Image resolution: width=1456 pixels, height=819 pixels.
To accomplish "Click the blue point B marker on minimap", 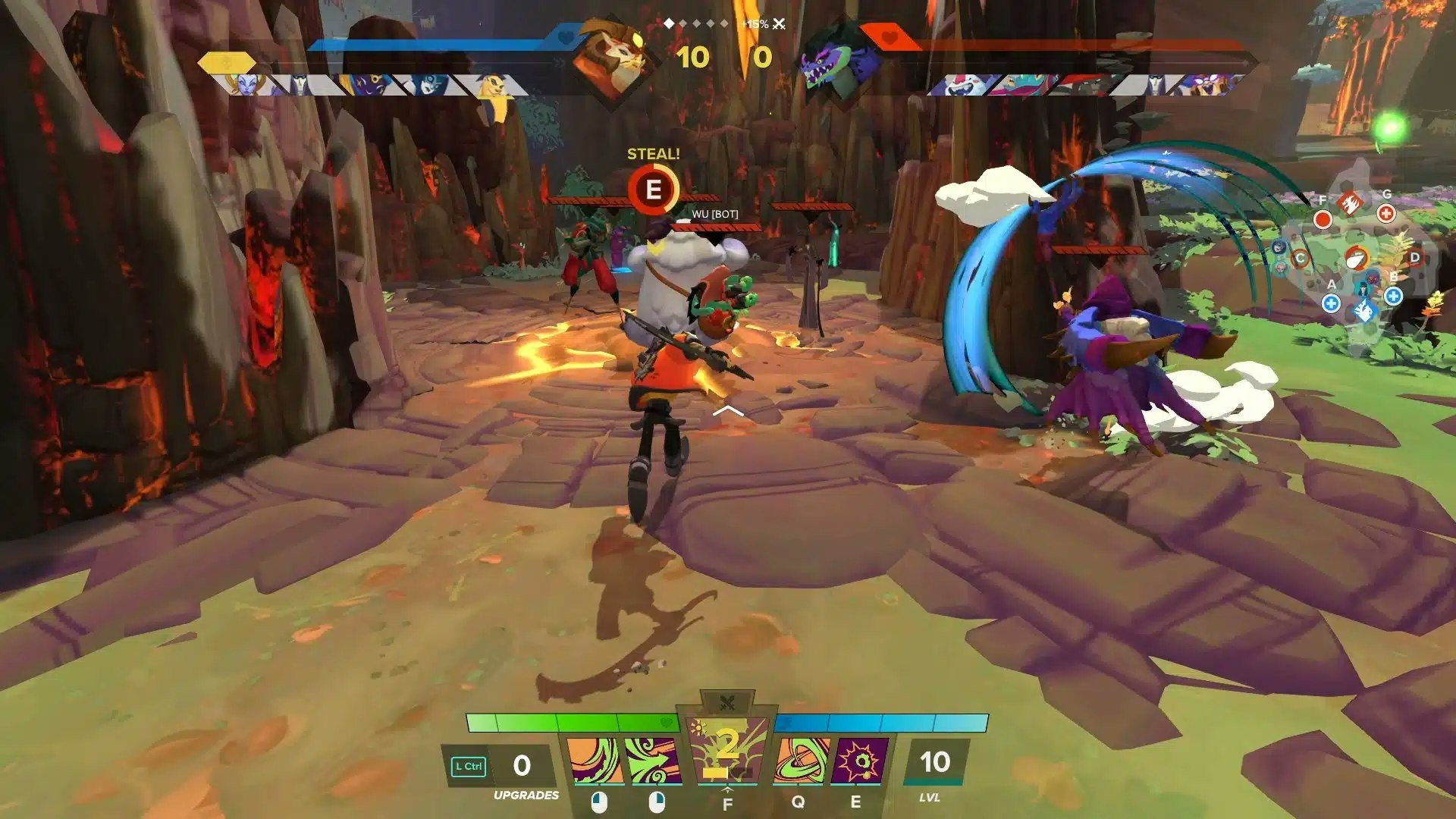I will [x=1393, y=296].
